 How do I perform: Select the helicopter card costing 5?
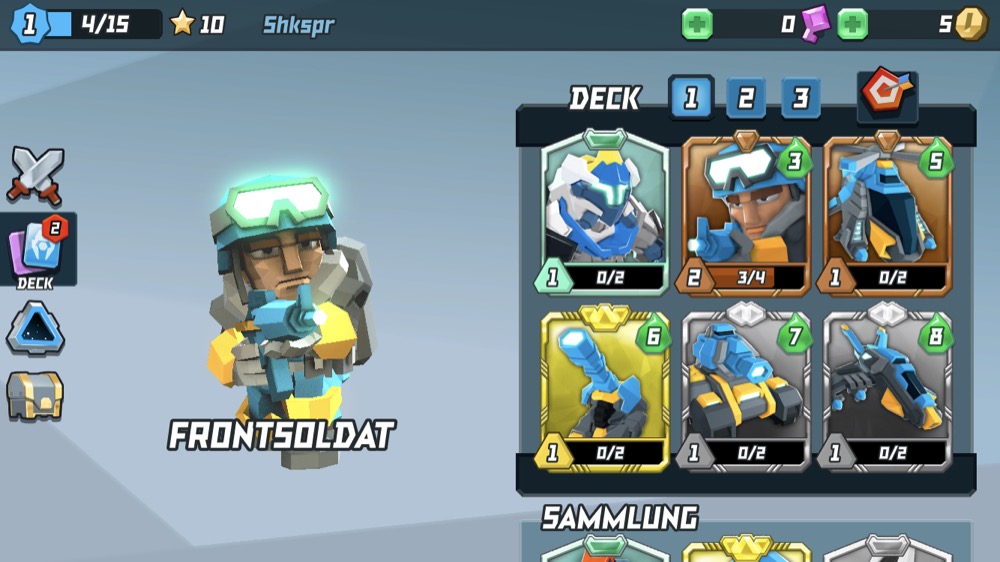887,214
